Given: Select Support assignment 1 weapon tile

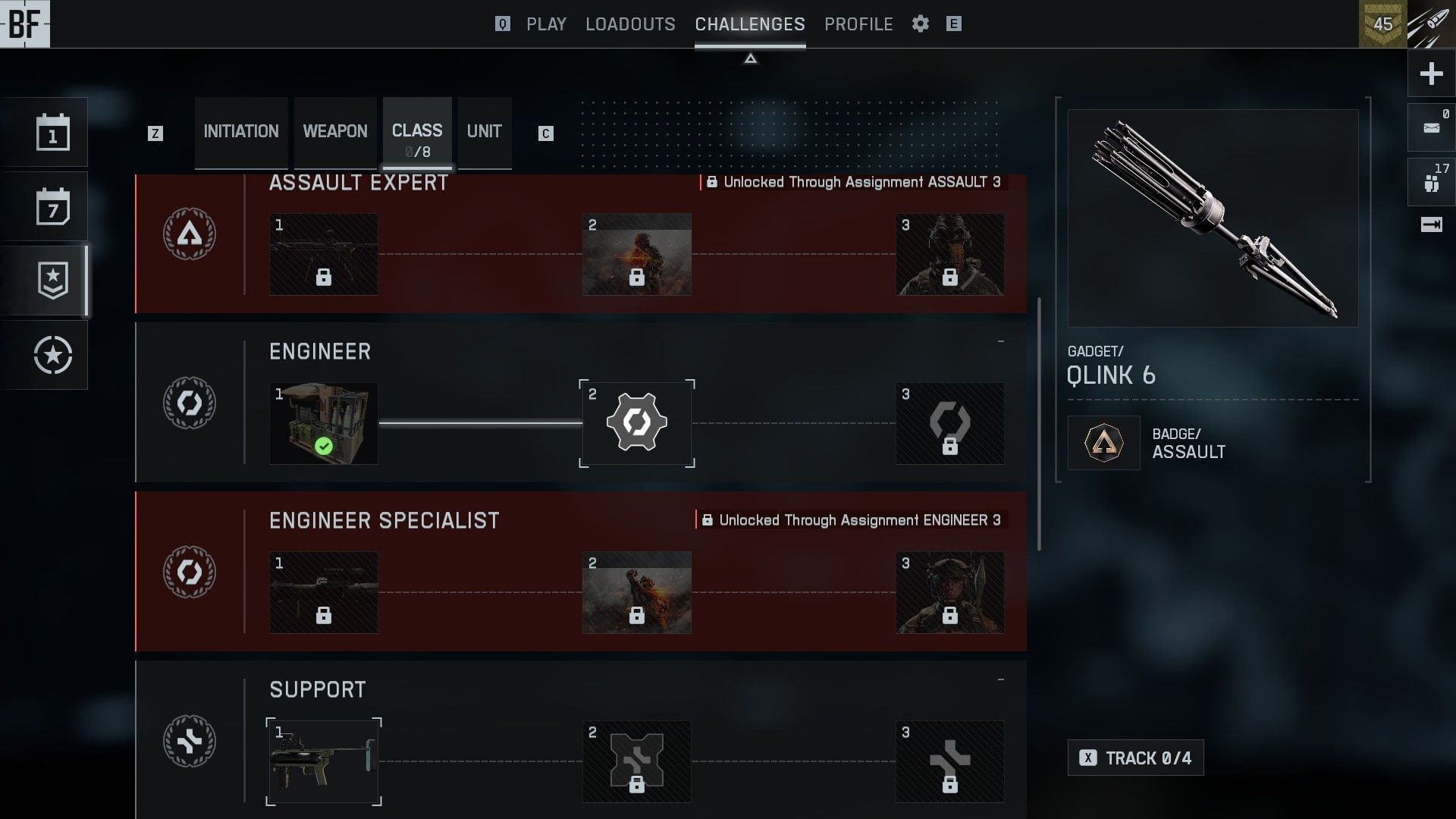Looking at the screenshot, I should (x=324, y=761).
